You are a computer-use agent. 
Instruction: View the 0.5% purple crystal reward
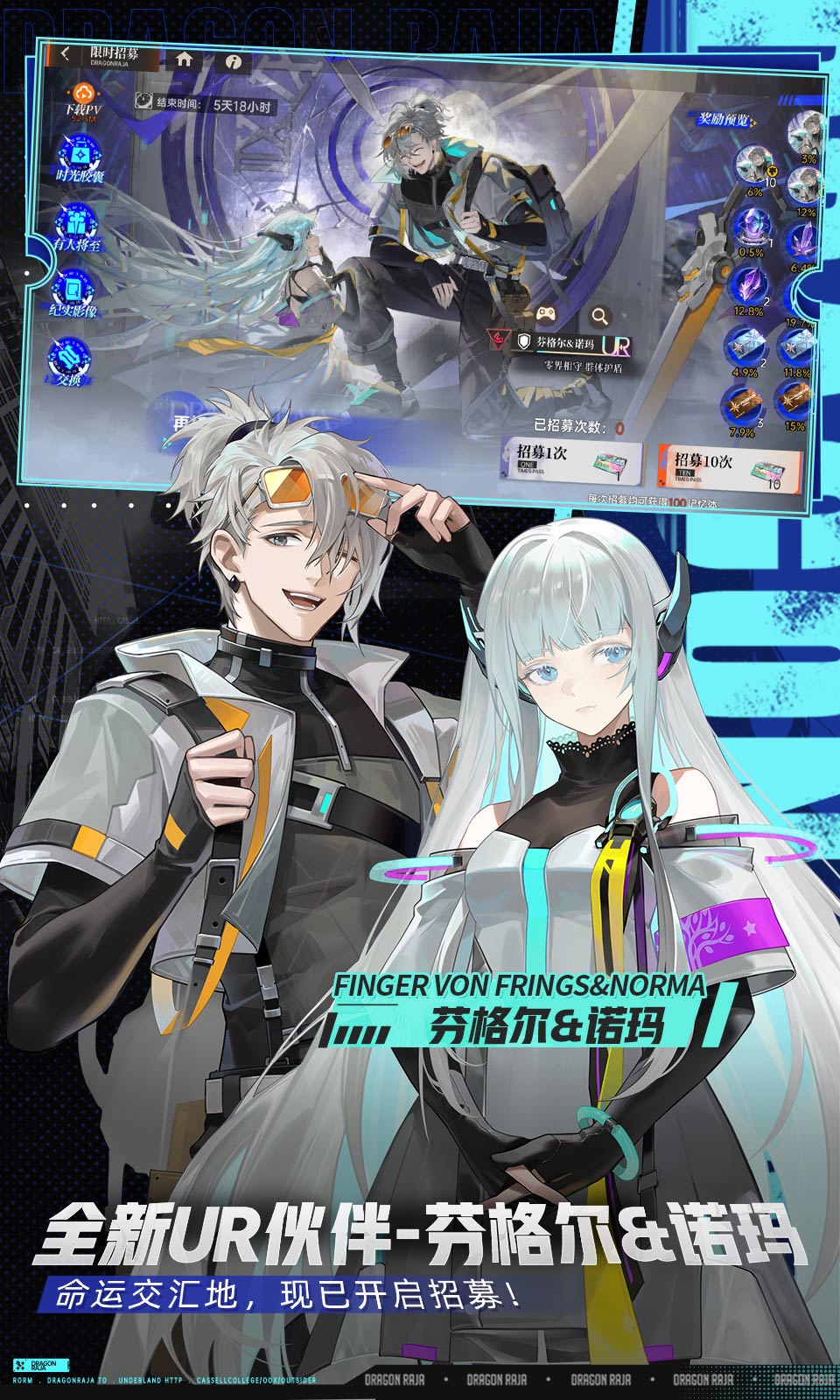pyautogui.click(x=750, y=229)
